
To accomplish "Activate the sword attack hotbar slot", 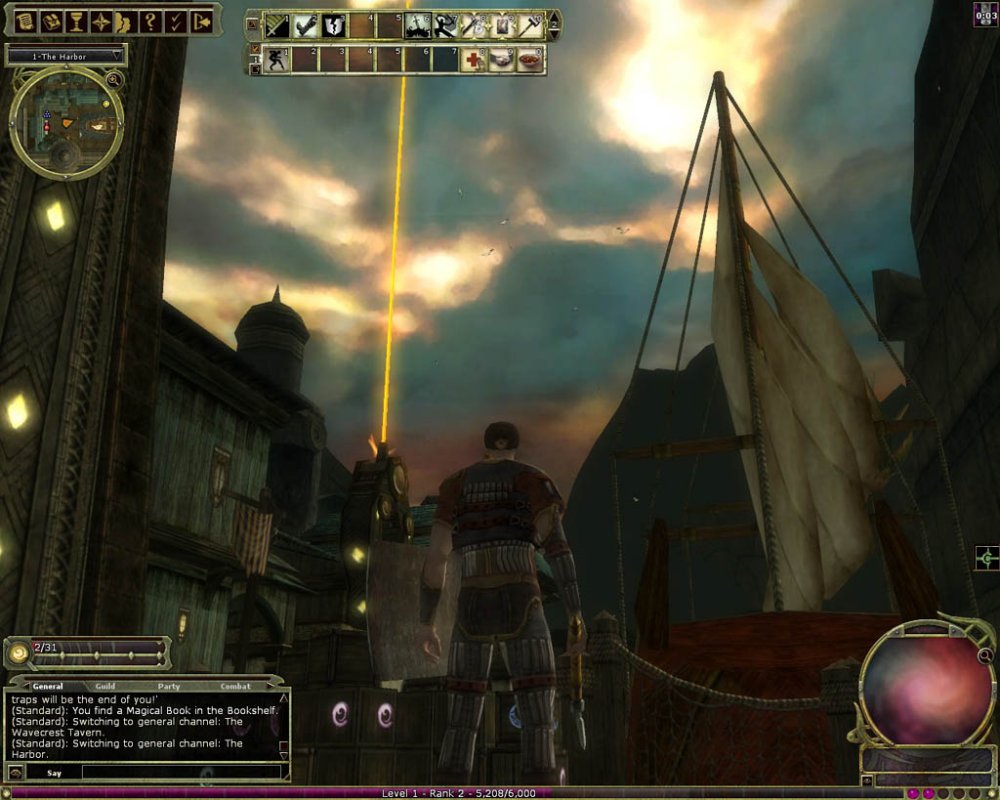I will pyautogui.click(x=278, y=25).
